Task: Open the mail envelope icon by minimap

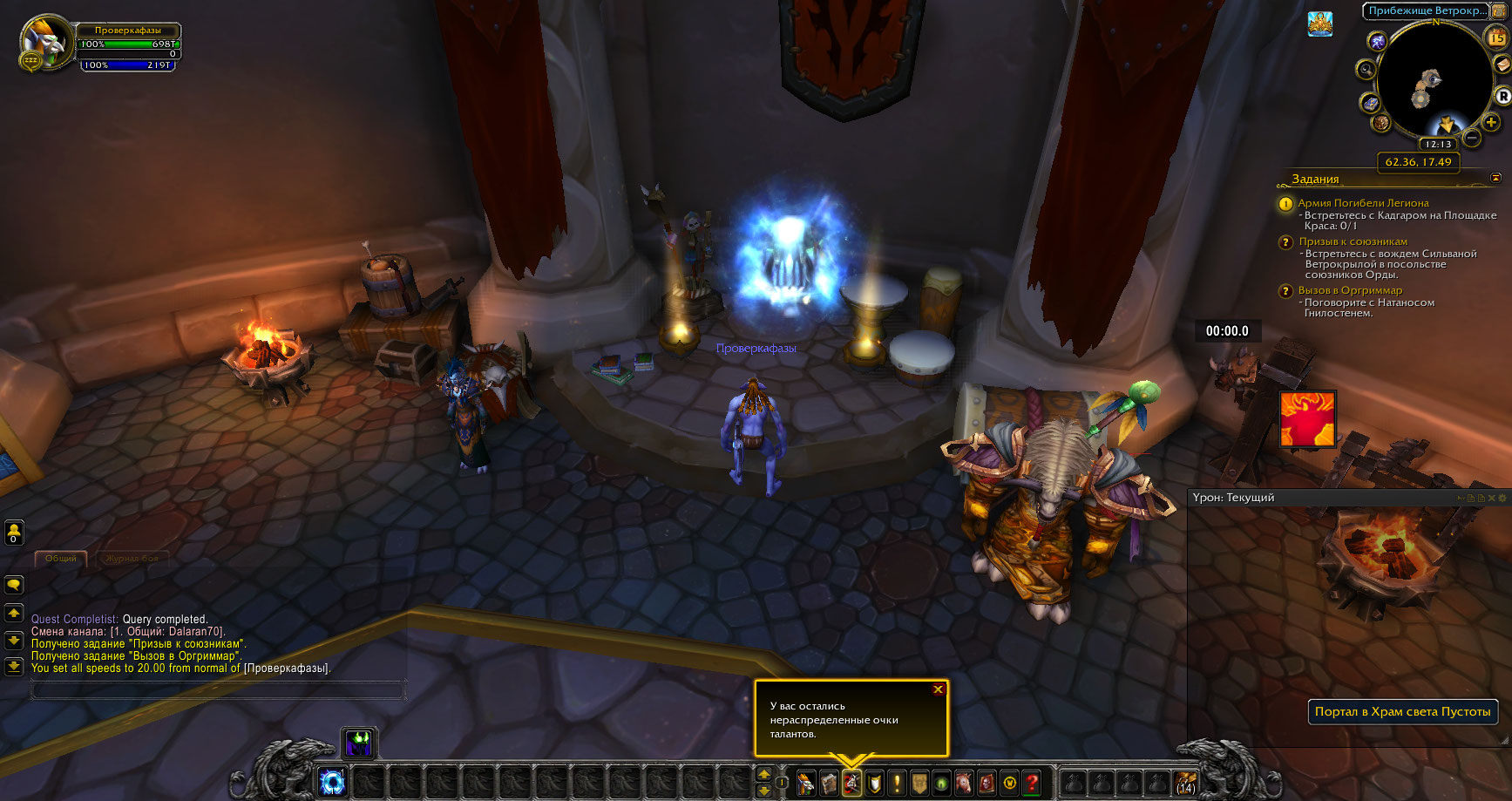Action: coord(1502,66)
